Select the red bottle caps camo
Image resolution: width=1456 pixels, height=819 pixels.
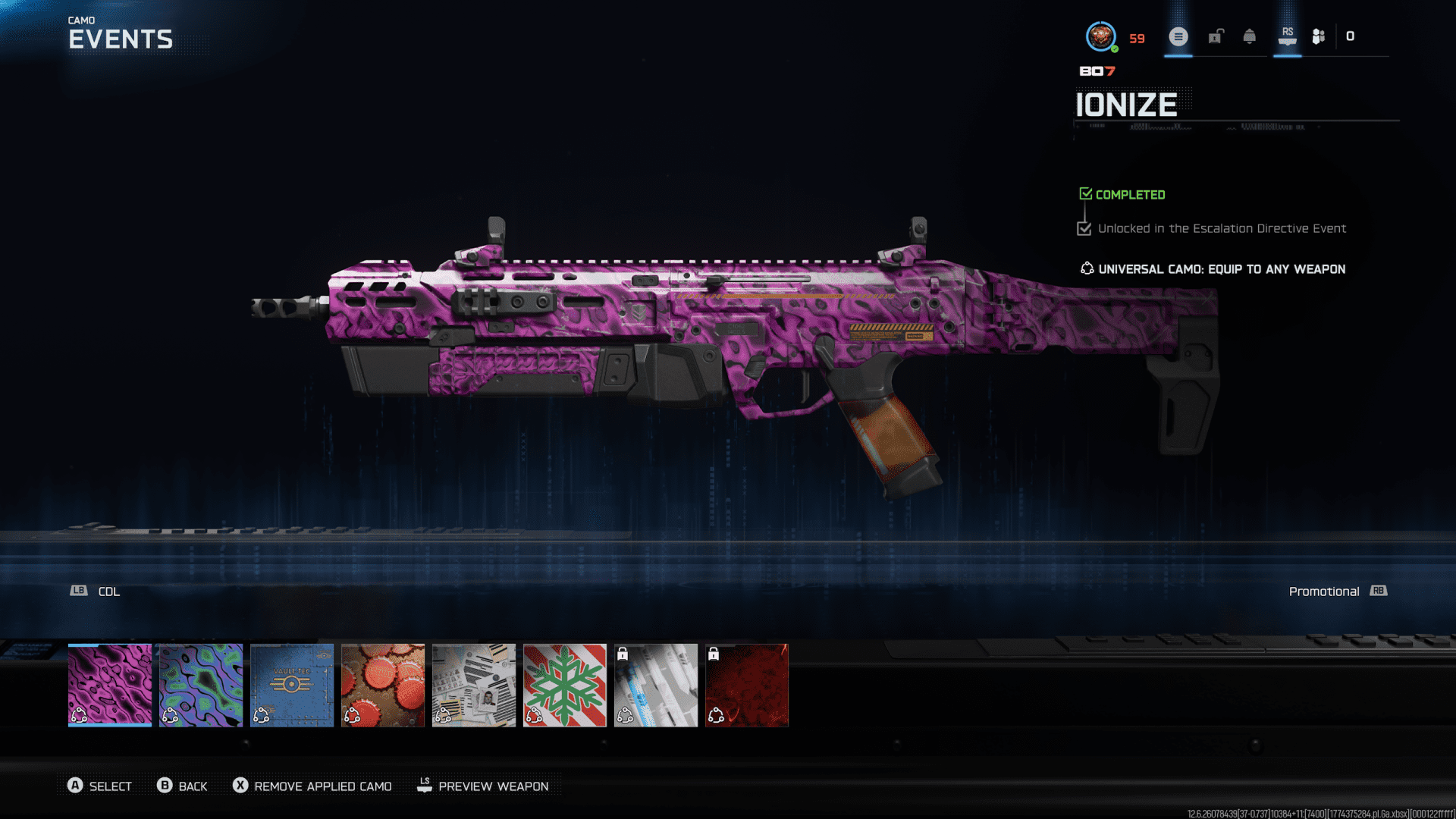coord(383,685)
